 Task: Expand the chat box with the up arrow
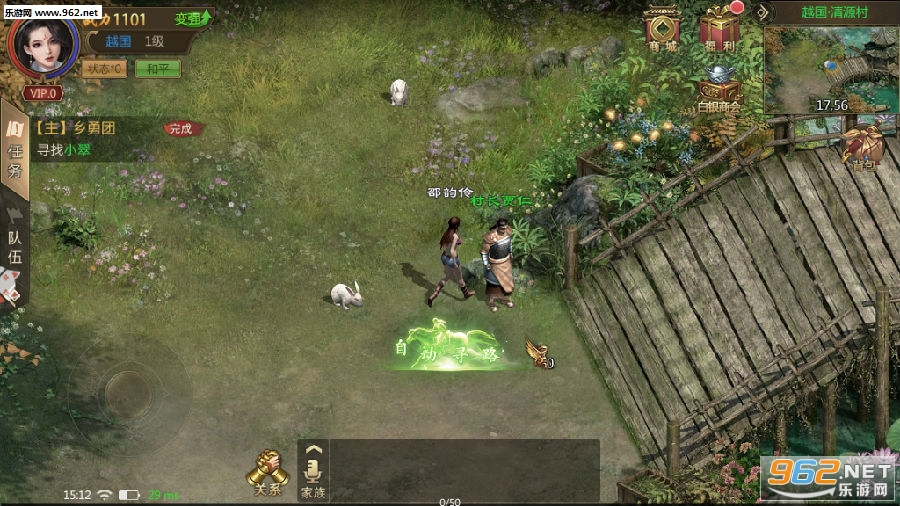[x=313, y=450]
